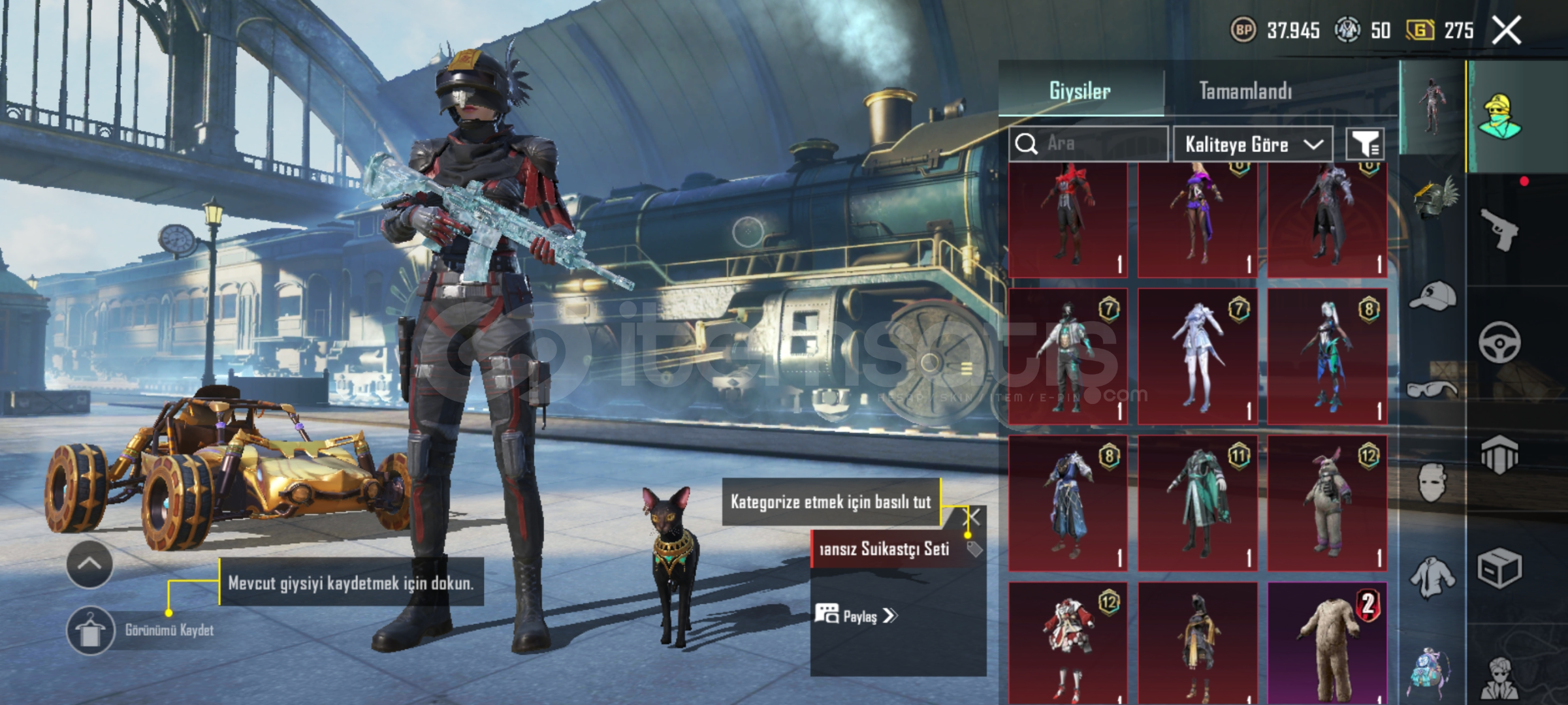1568x705 pixels.
Task: Open the crate box category
Action: [x=1499, y=568]
